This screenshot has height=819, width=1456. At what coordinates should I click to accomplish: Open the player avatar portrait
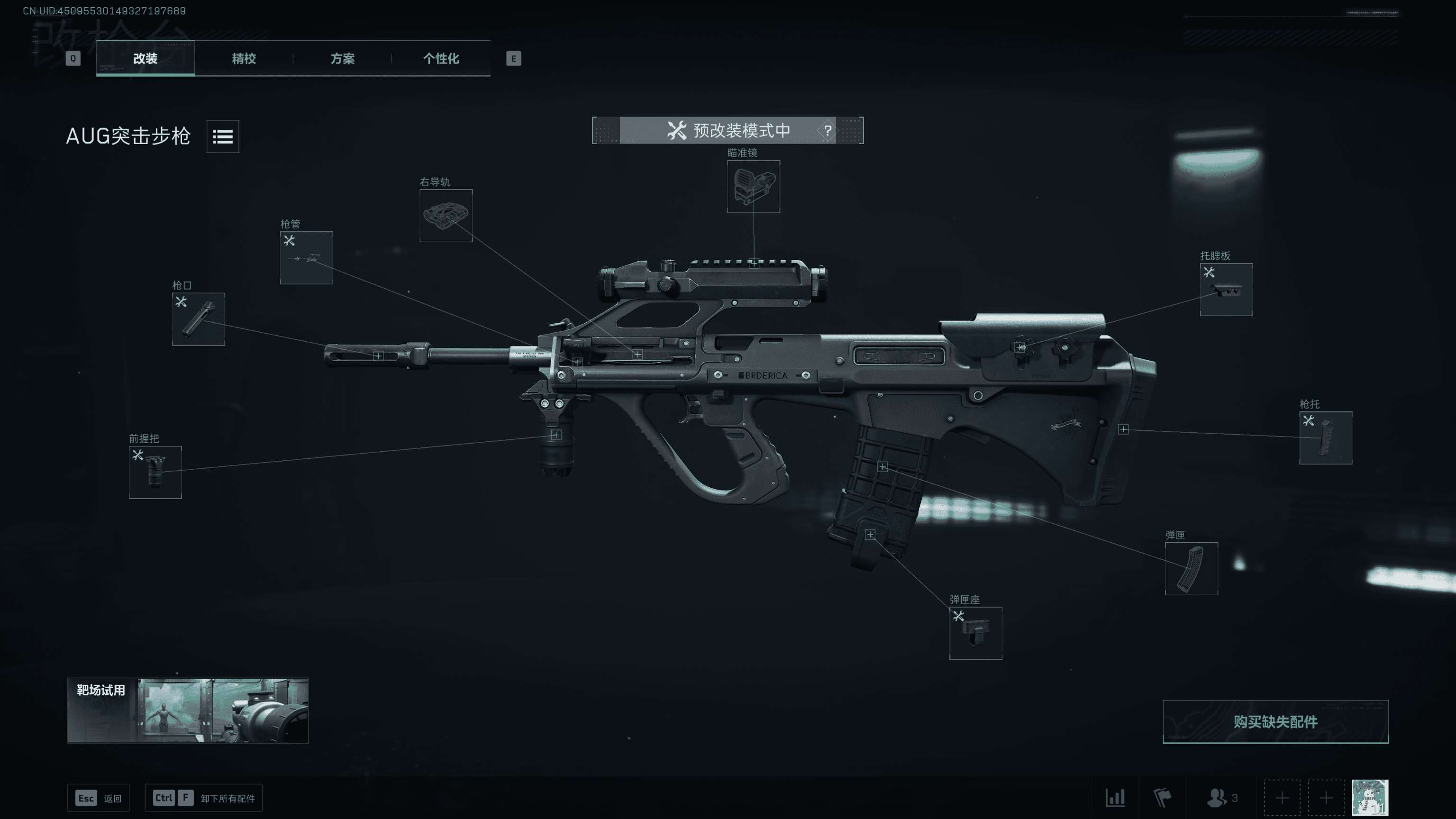tap(1370, 798)
